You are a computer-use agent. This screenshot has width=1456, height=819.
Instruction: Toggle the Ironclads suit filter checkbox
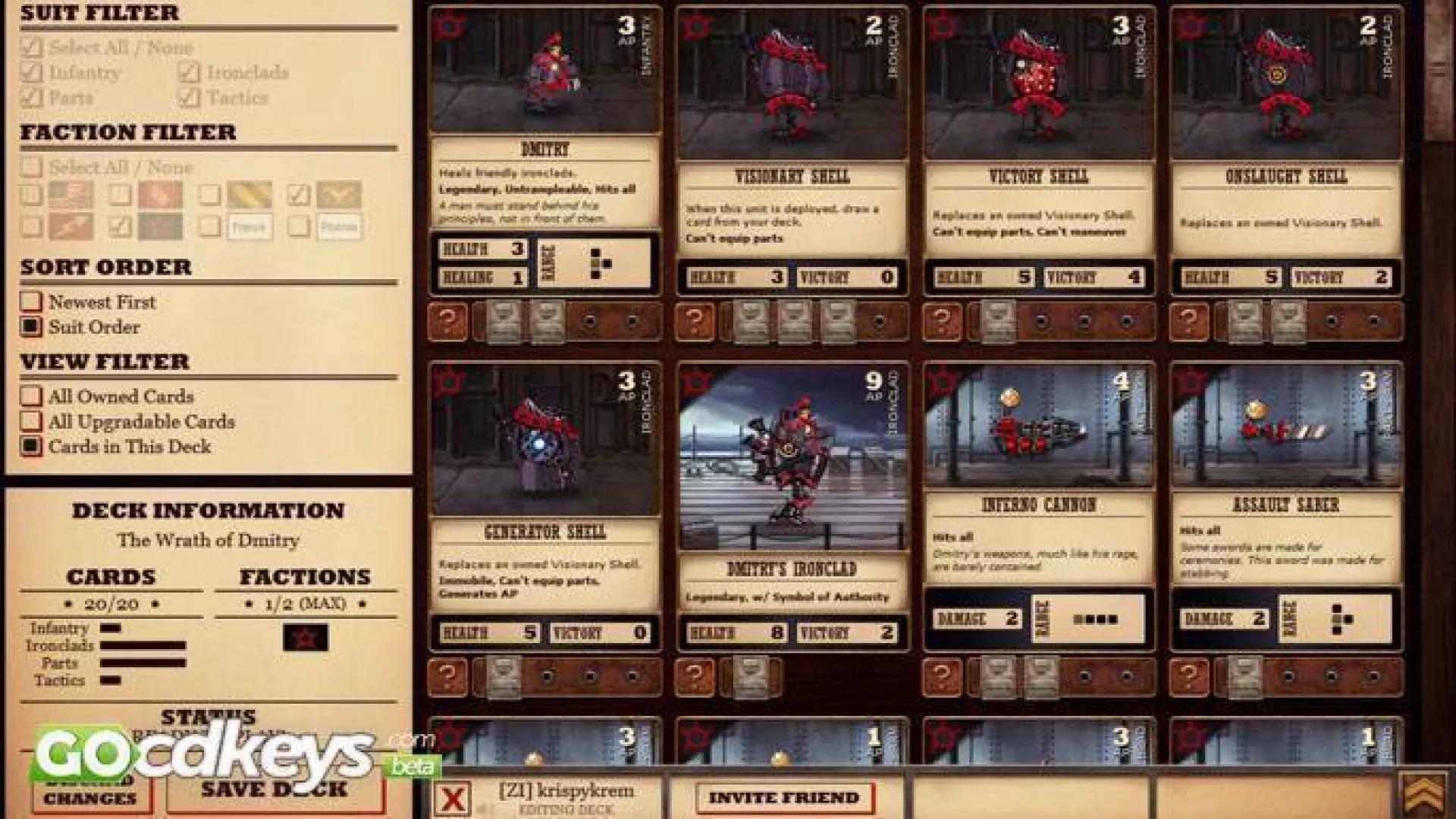tap(190, 73)
